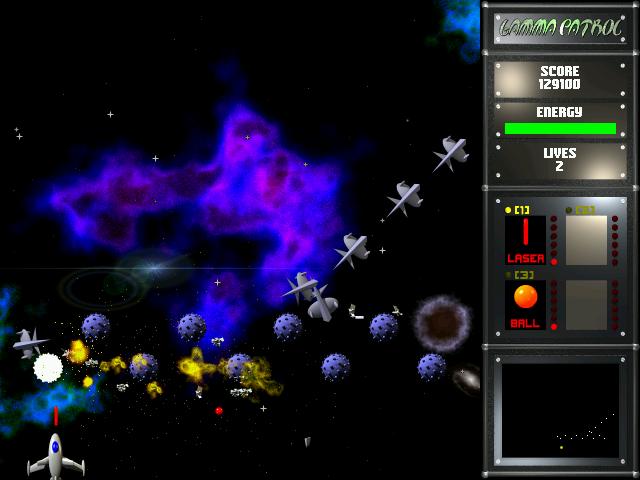Click the radar minimap panel
Viewport: 640px width, 480px height.
tap(559, 410)
